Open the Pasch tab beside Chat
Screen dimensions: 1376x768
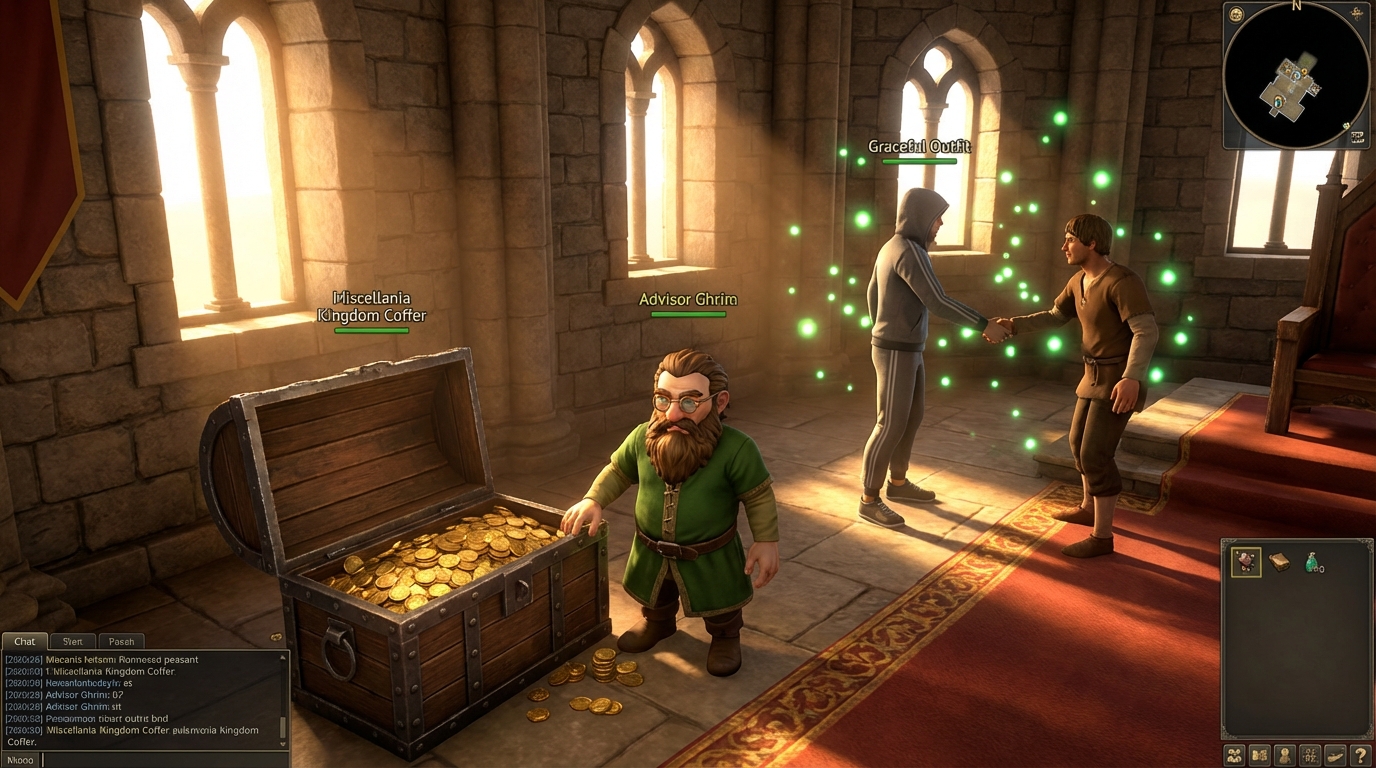click(x=121, y=641)
